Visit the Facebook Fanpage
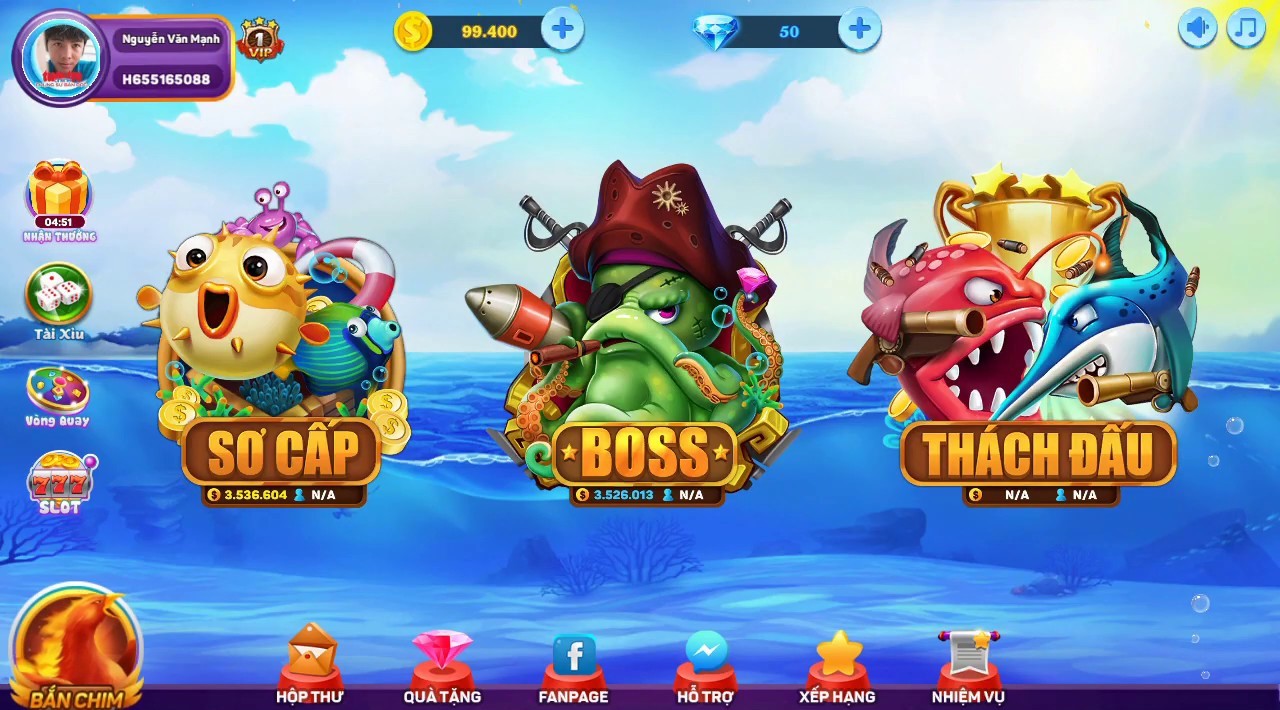This screenshot has height=710, width=1280. [x=574, y=663]
